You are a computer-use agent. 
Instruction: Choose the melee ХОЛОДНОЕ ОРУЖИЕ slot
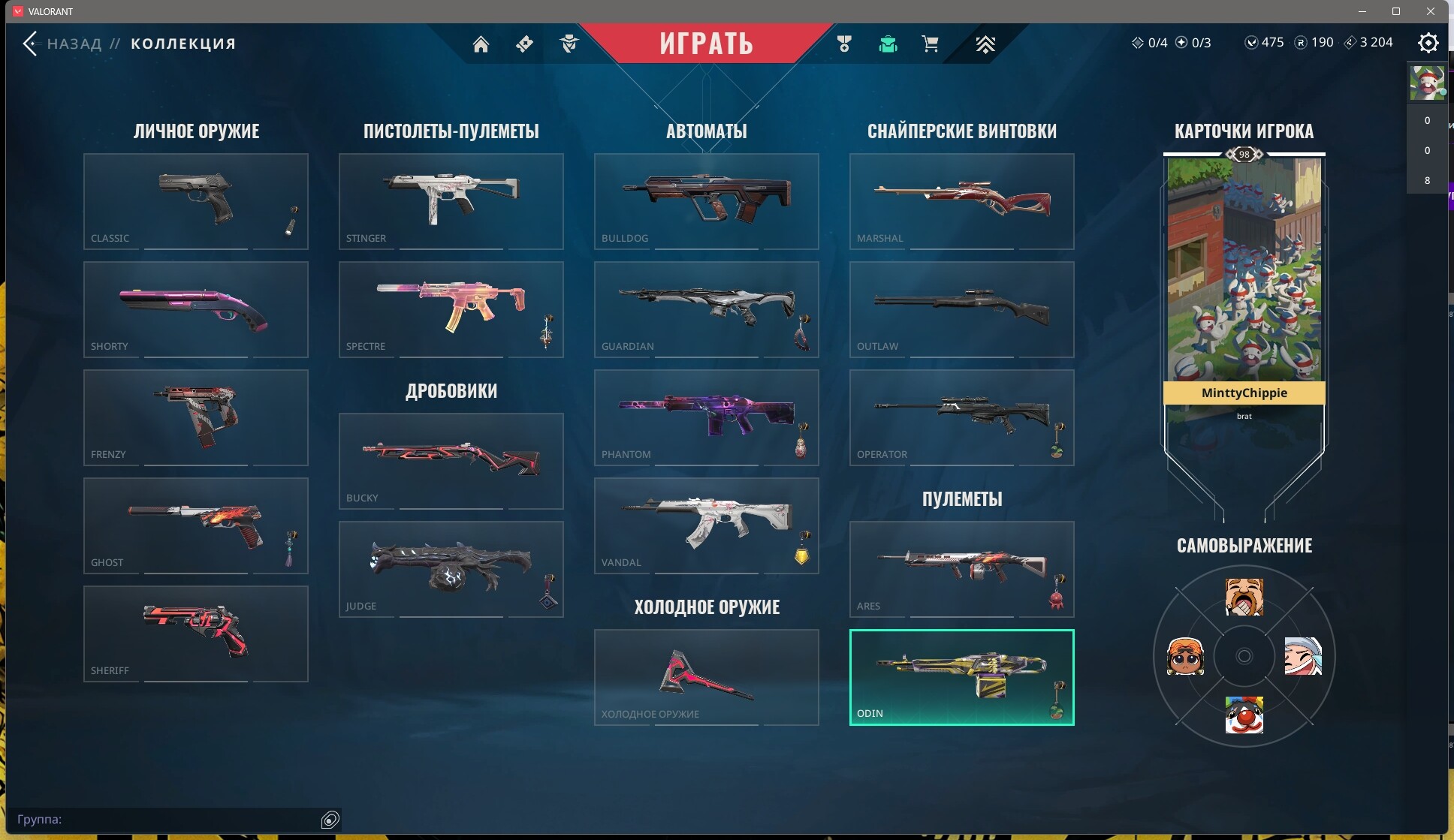coord(706,677)
